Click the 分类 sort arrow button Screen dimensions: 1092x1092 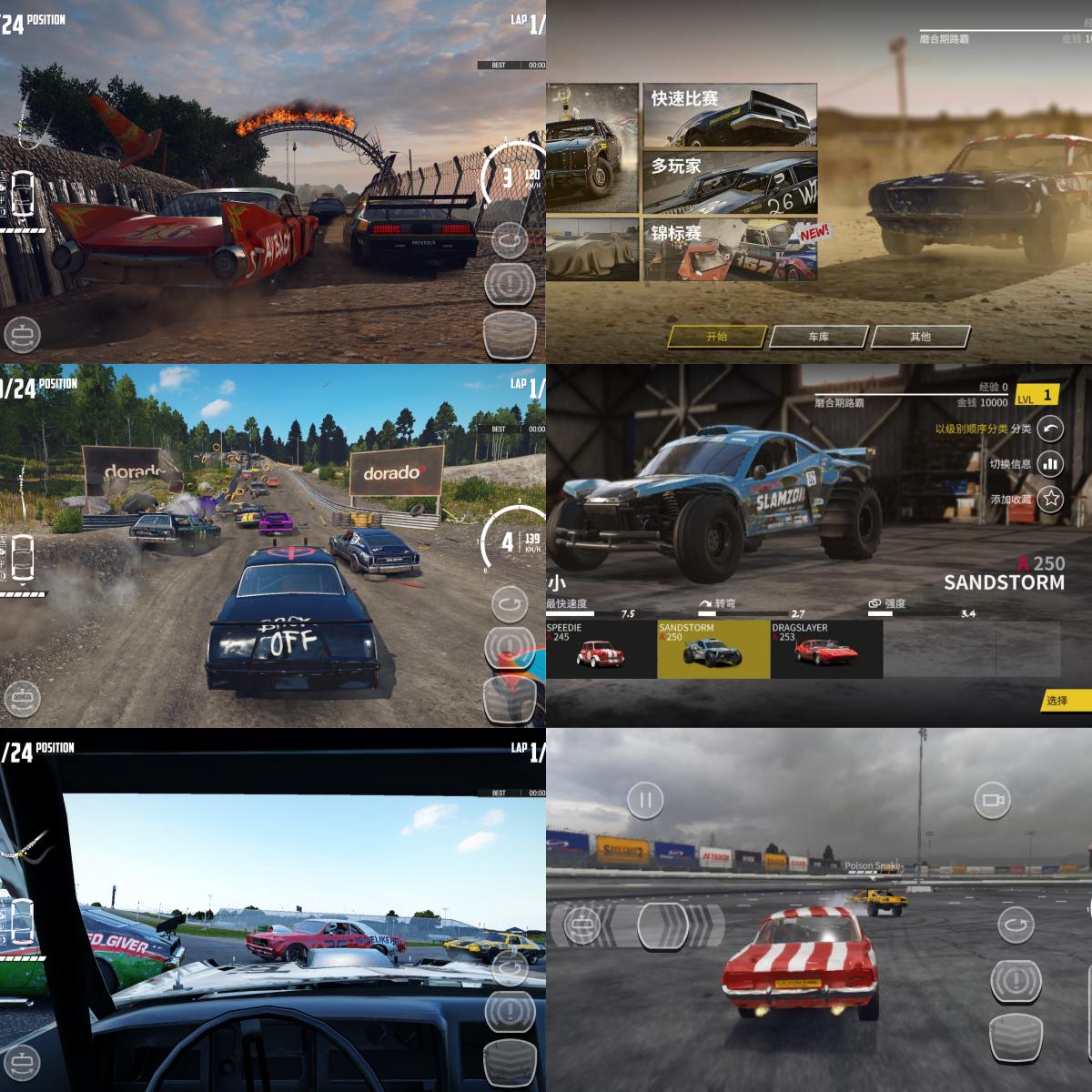click(1051, 429)
